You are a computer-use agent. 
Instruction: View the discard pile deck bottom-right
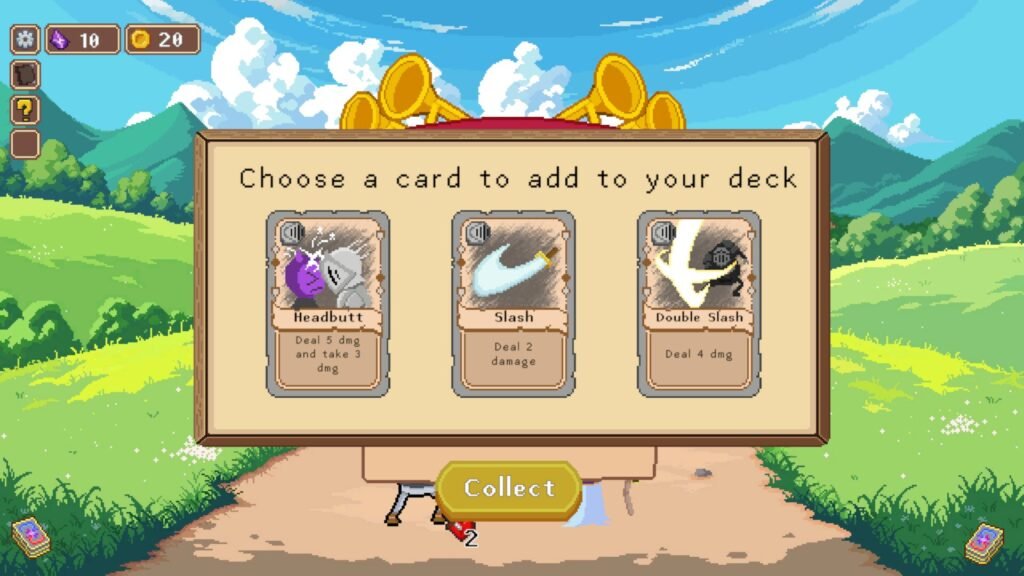(984, 543)
